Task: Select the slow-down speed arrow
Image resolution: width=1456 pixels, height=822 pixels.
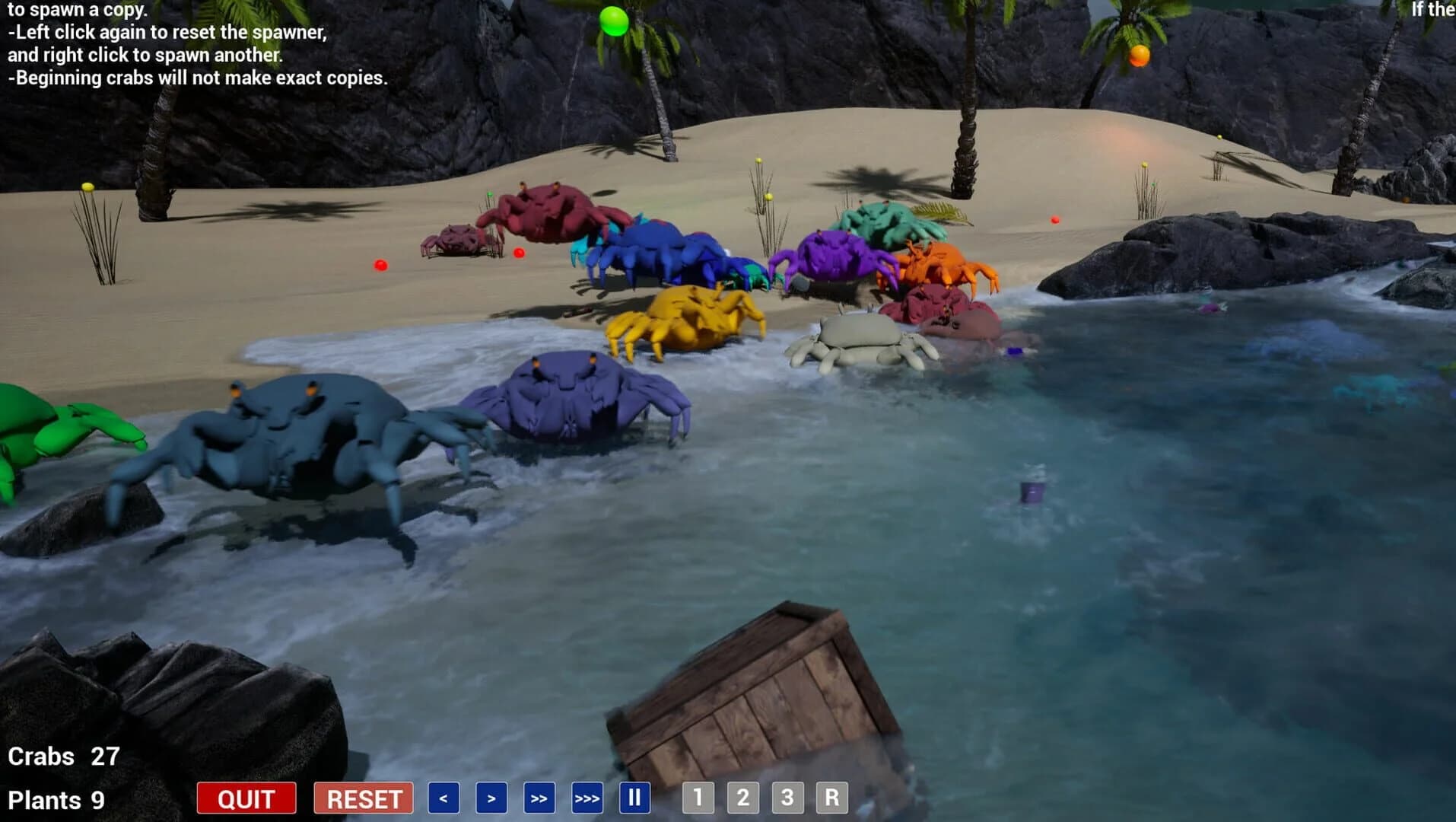Action: (x=442, y=798)
